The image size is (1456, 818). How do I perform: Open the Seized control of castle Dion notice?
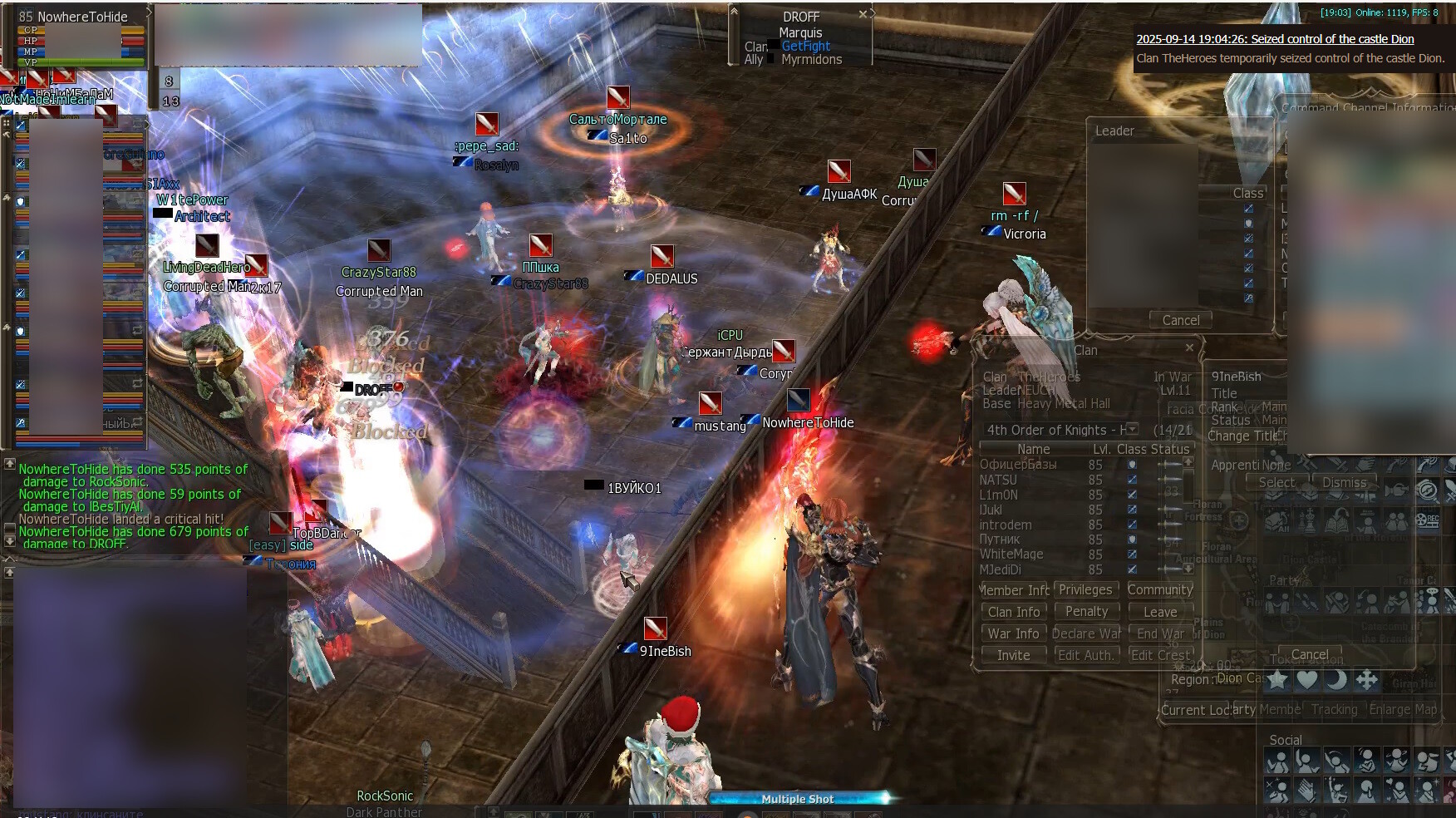pos(1275,39)
